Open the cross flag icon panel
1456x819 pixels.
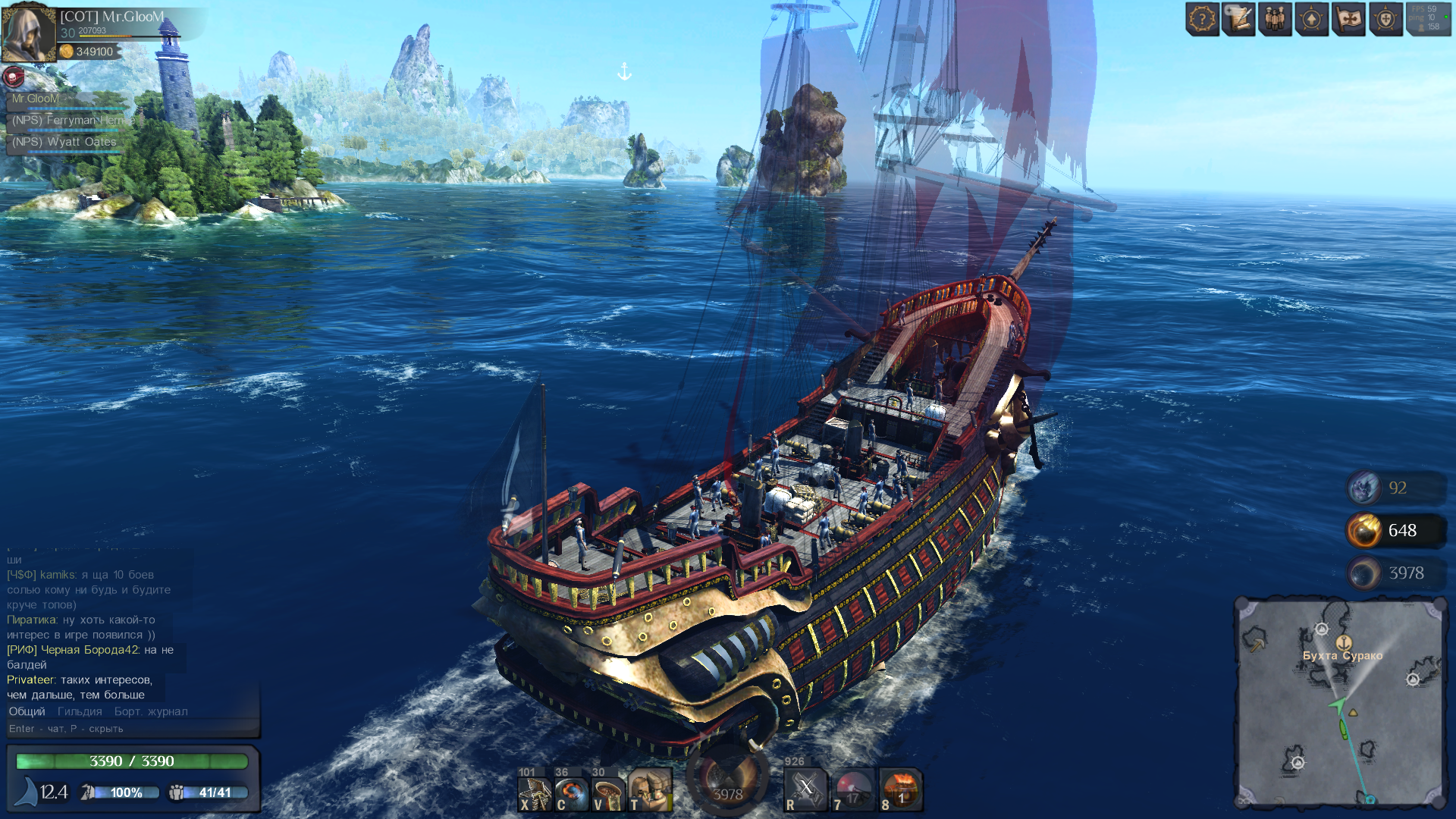(x=1348, y=20)
